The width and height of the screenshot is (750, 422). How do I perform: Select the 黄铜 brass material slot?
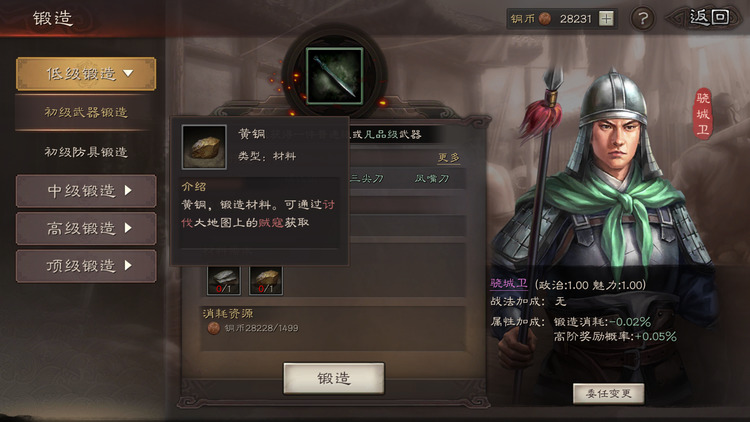tap(265, 279)
